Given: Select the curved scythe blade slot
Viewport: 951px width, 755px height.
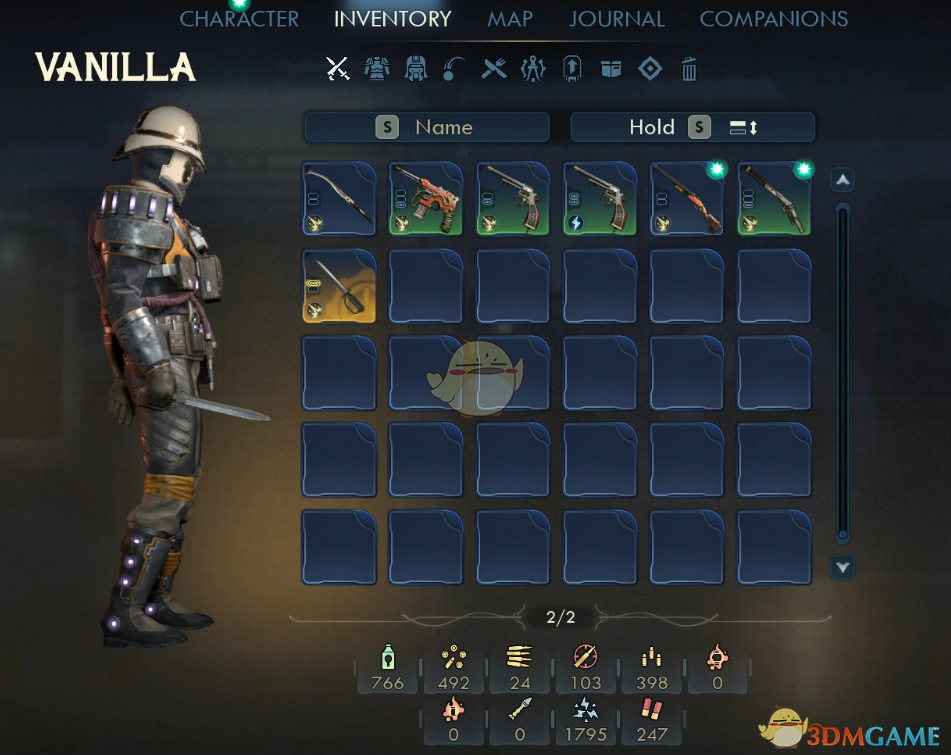Looking at the screenshot, I should [x=339, y=198].
